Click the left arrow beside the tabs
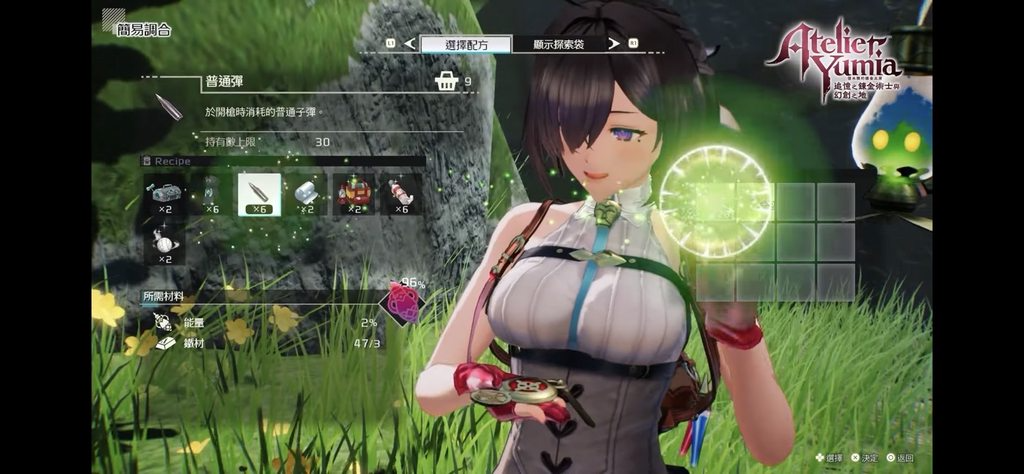1024x474 pixels. point(390,44)
